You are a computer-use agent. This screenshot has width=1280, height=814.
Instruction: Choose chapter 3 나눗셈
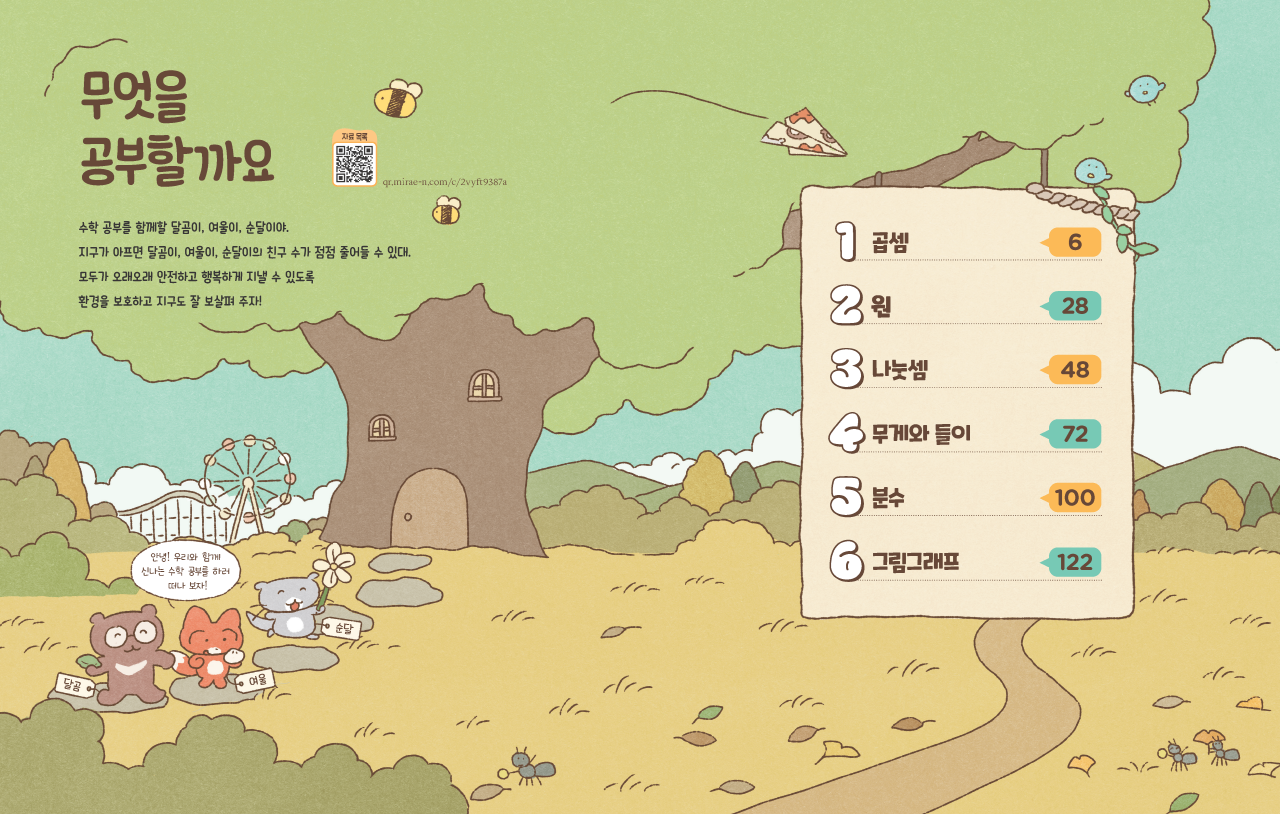pos(899,370)
